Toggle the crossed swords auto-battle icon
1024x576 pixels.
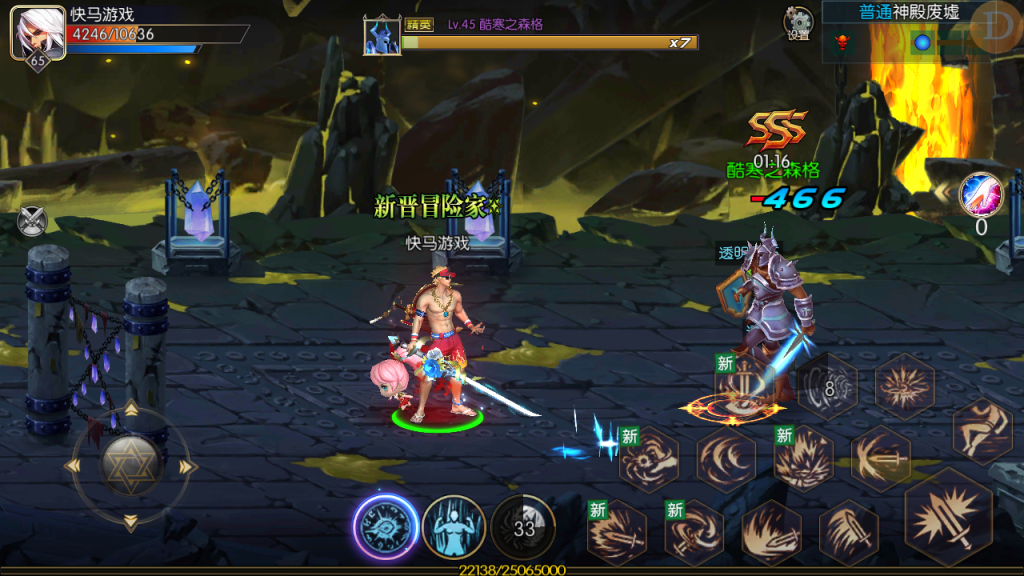coord(32,220)
